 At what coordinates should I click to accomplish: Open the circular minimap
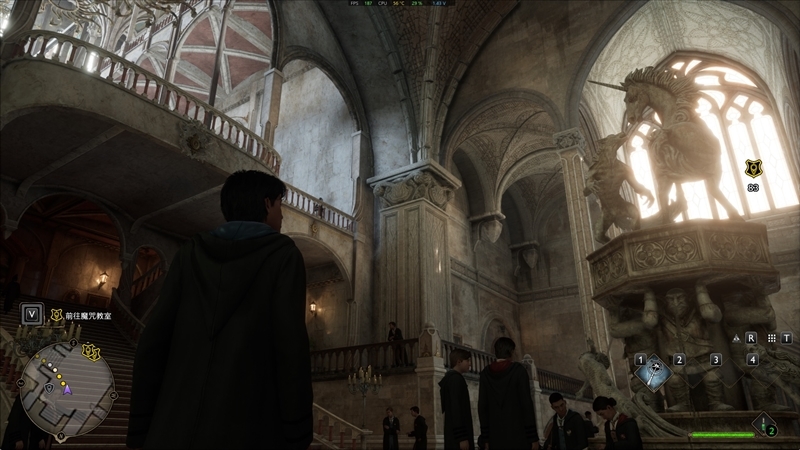tap(66, 390)
